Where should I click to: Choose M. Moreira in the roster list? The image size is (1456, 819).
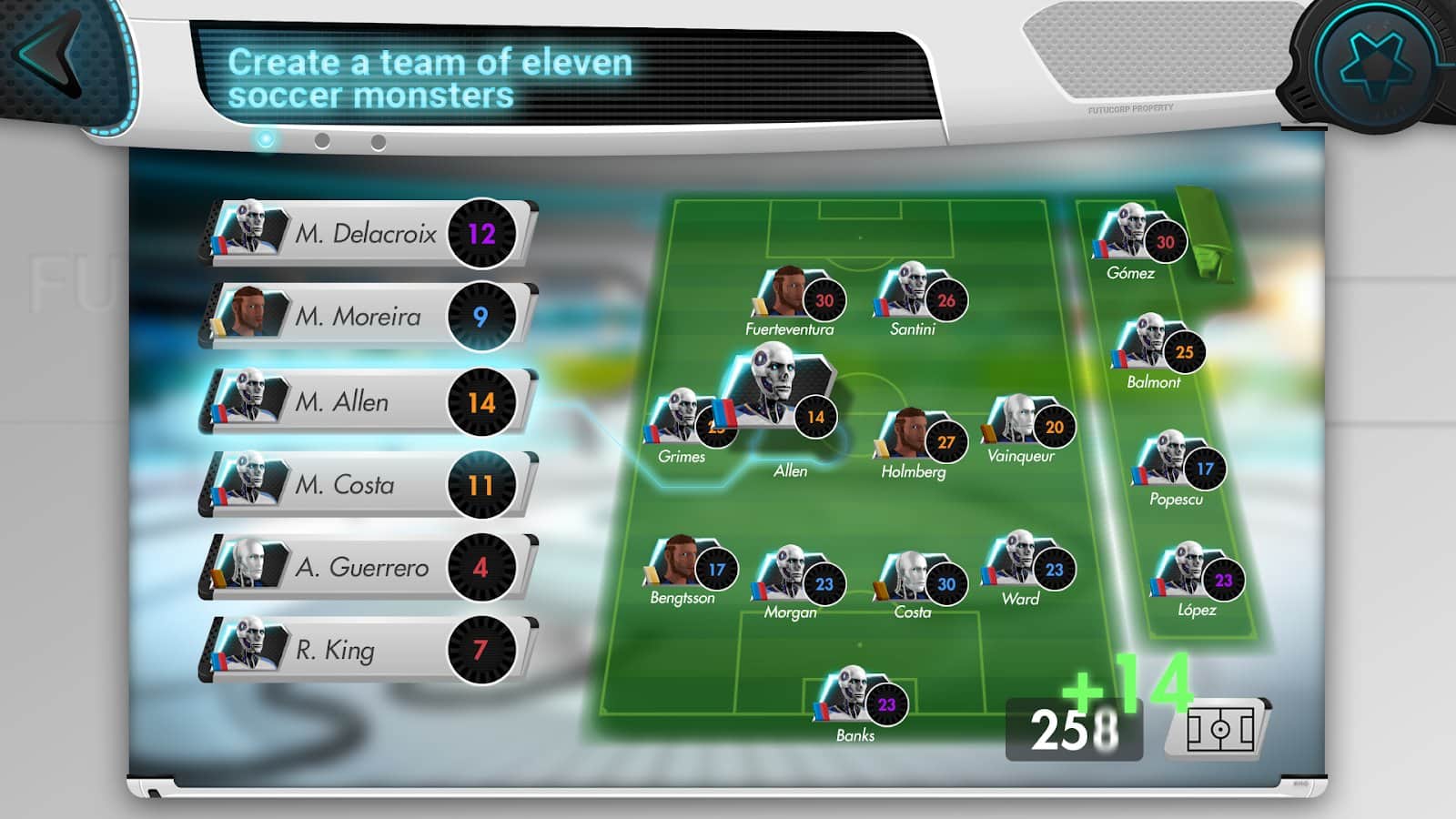366,317
